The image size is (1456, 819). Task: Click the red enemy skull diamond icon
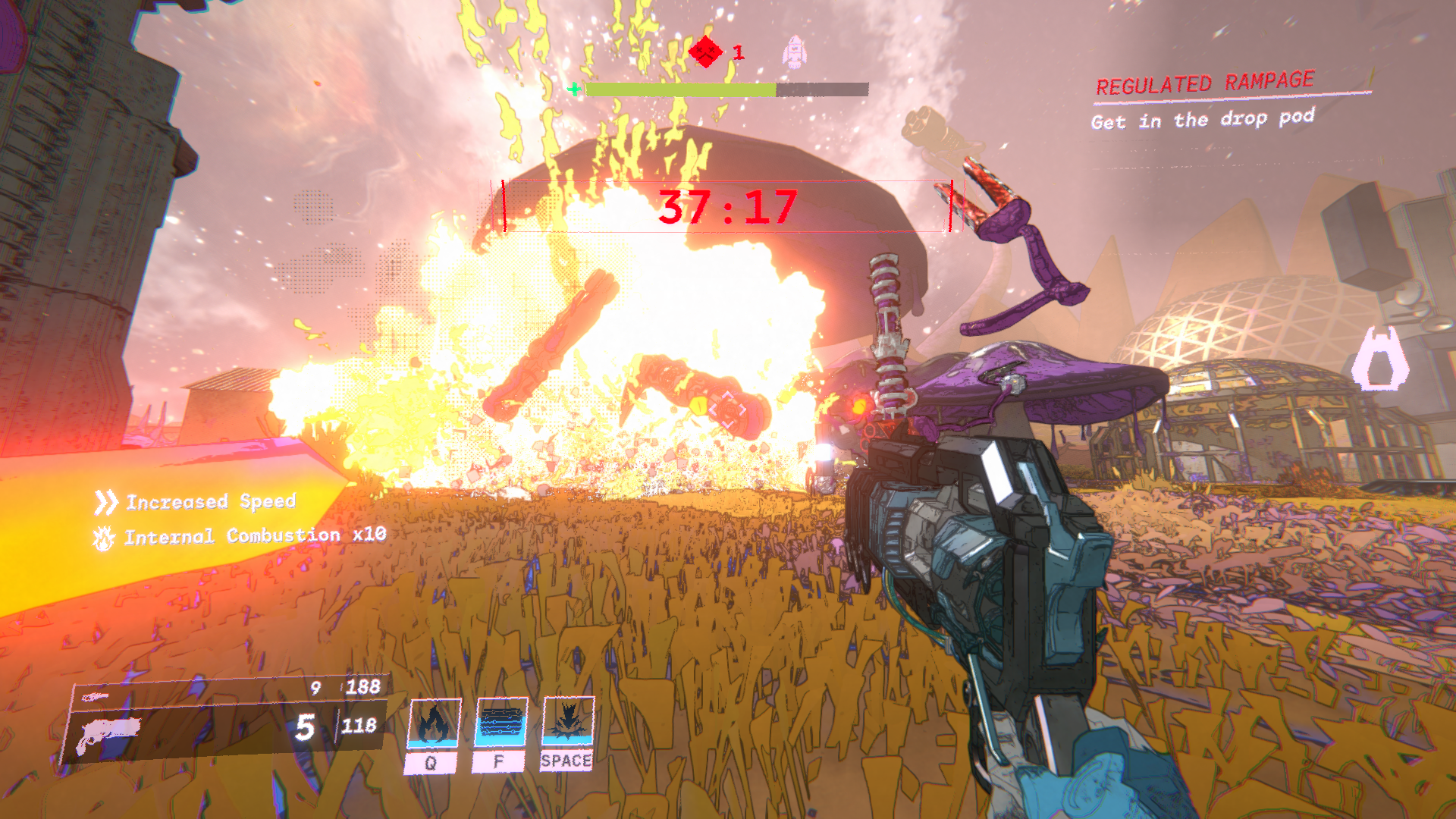click(706, 52)
